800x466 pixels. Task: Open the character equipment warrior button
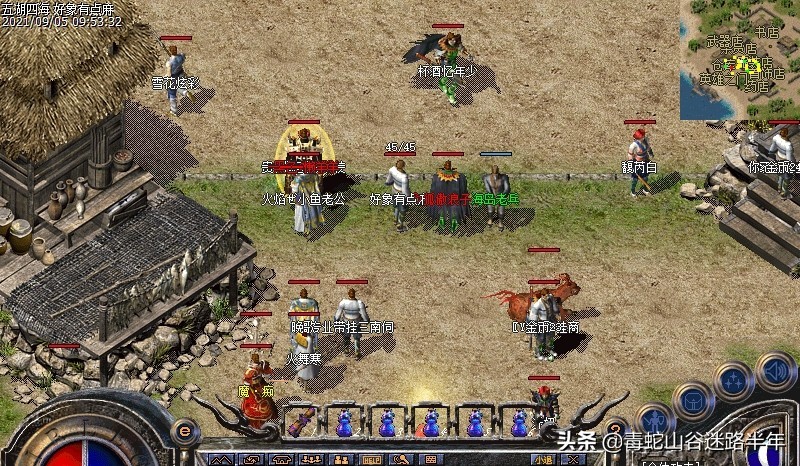click(x=654, y=420)
